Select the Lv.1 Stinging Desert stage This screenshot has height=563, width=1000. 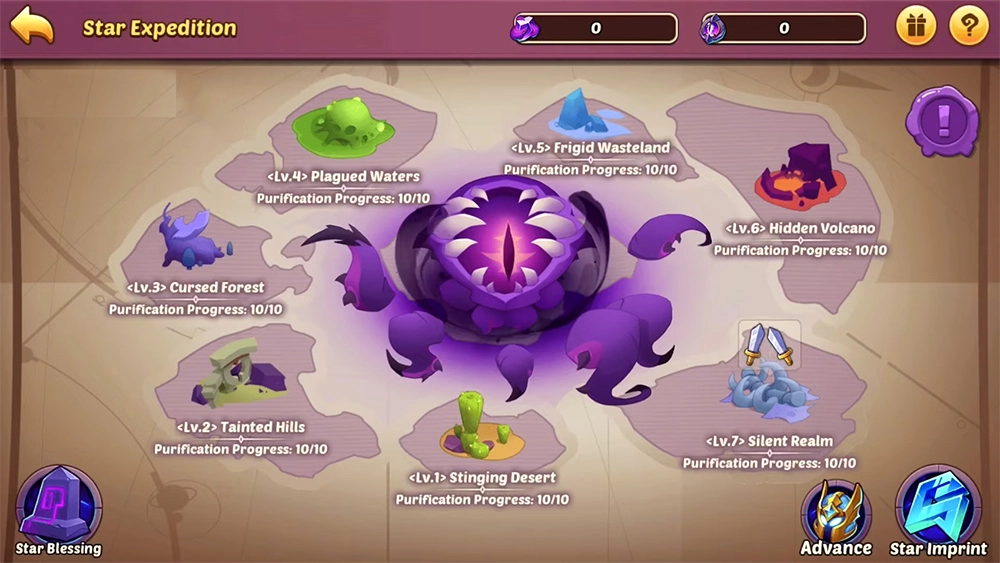tap(481, 431)
